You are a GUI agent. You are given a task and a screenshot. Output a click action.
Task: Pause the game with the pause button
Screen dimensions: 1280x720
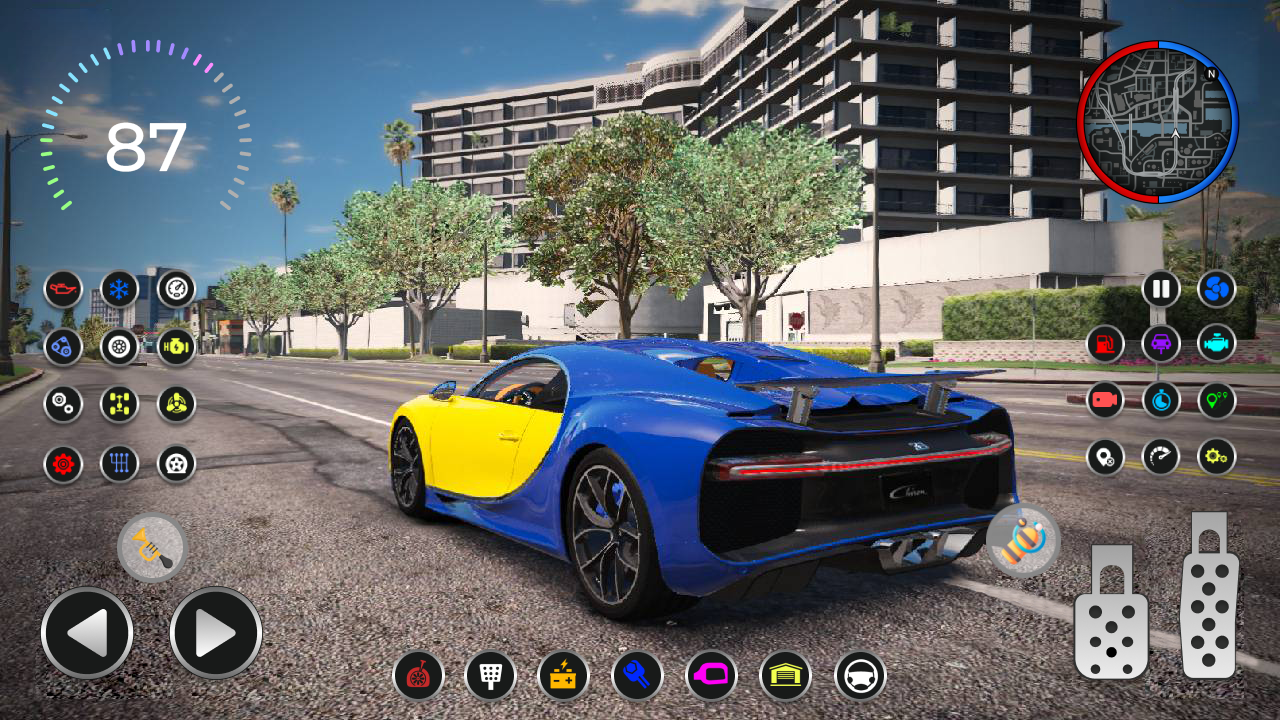click(x=1161, y=290)
